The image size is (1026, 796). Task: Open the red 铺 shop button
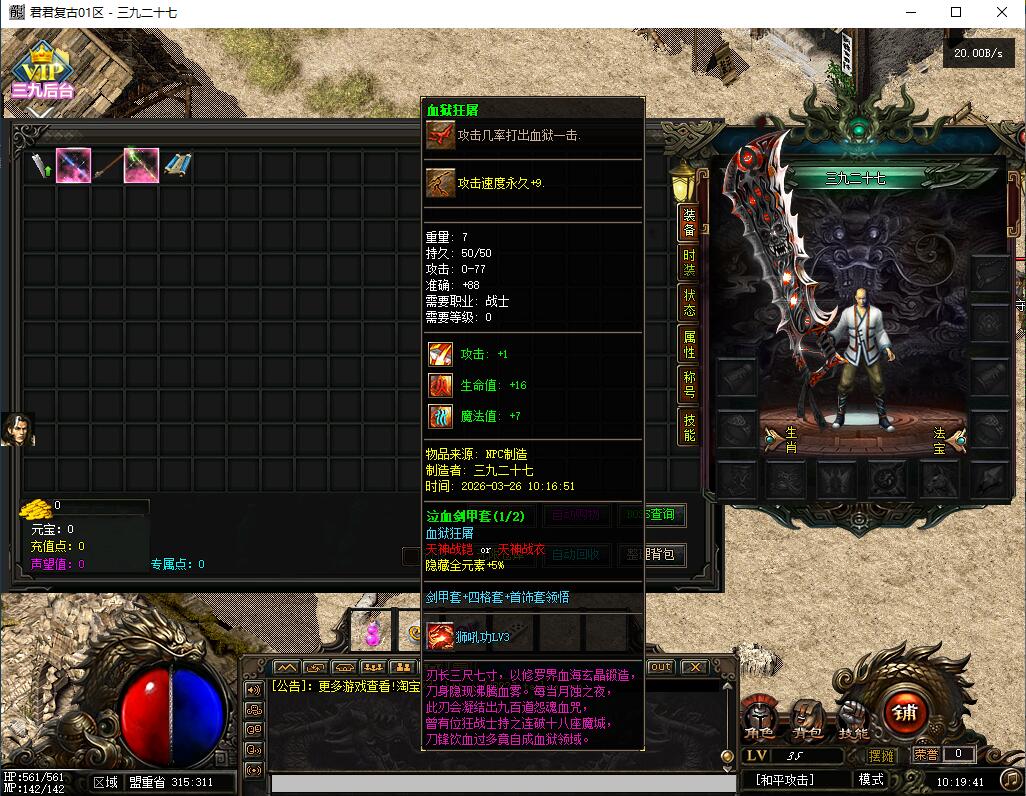click(905, 712)
